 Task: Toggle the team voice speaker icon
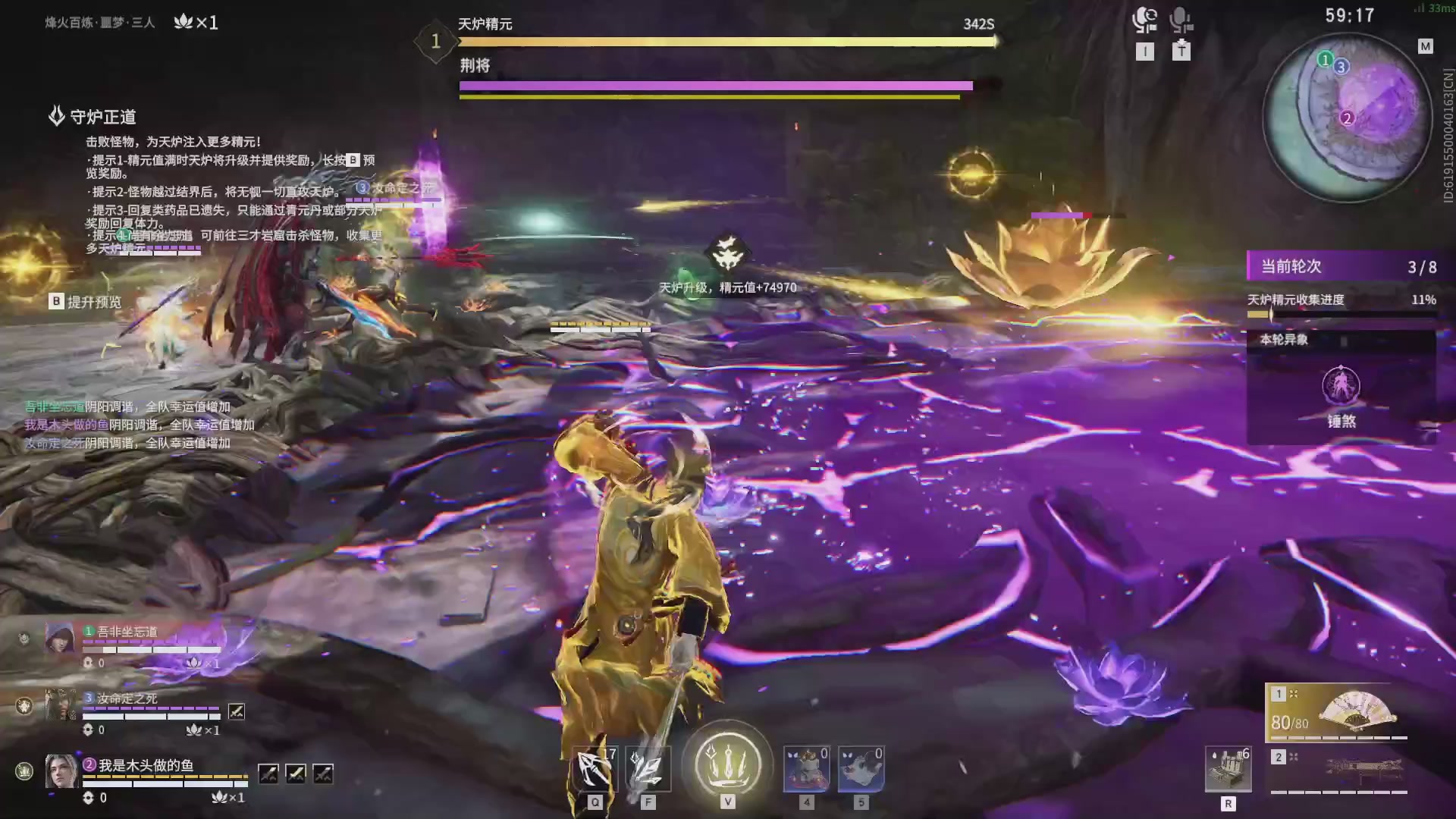(x=1144, y=20)
